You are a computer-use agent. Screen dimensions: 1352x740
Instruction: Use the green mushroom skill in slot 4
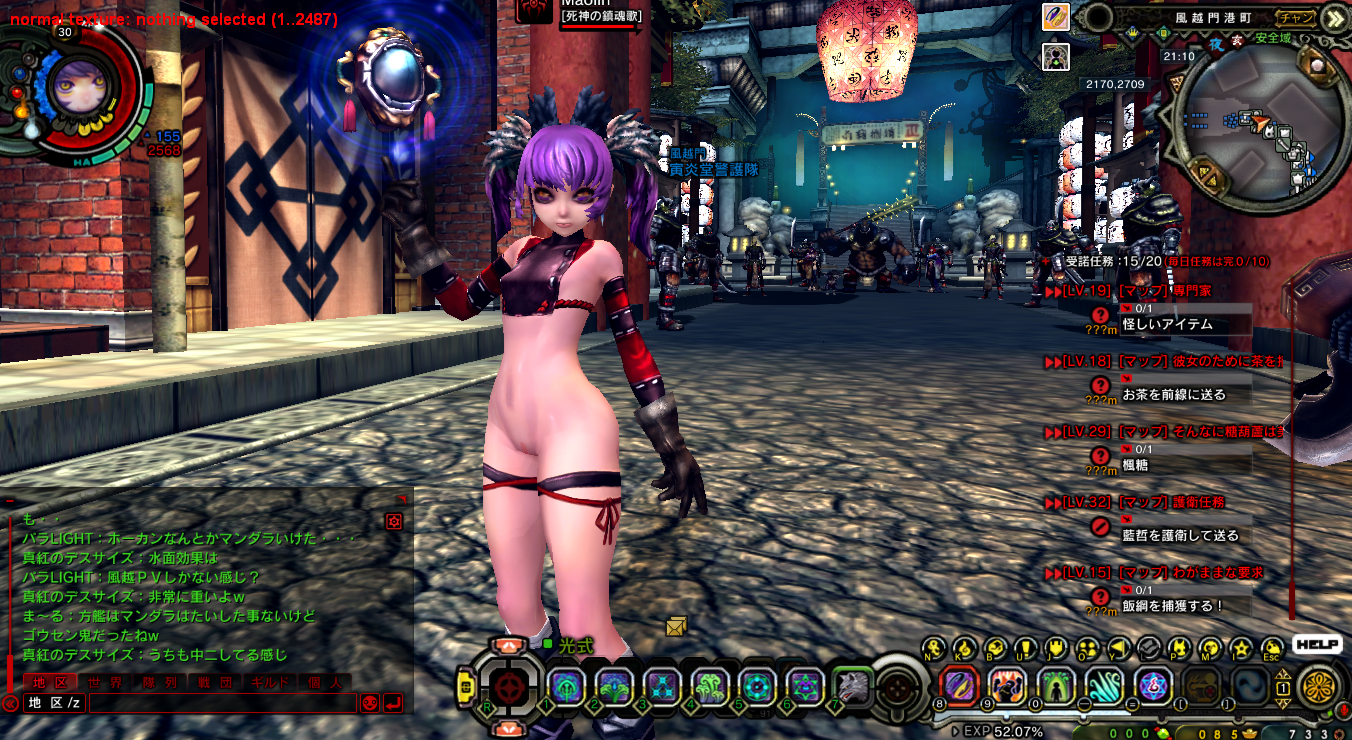(x=708, y=686)
